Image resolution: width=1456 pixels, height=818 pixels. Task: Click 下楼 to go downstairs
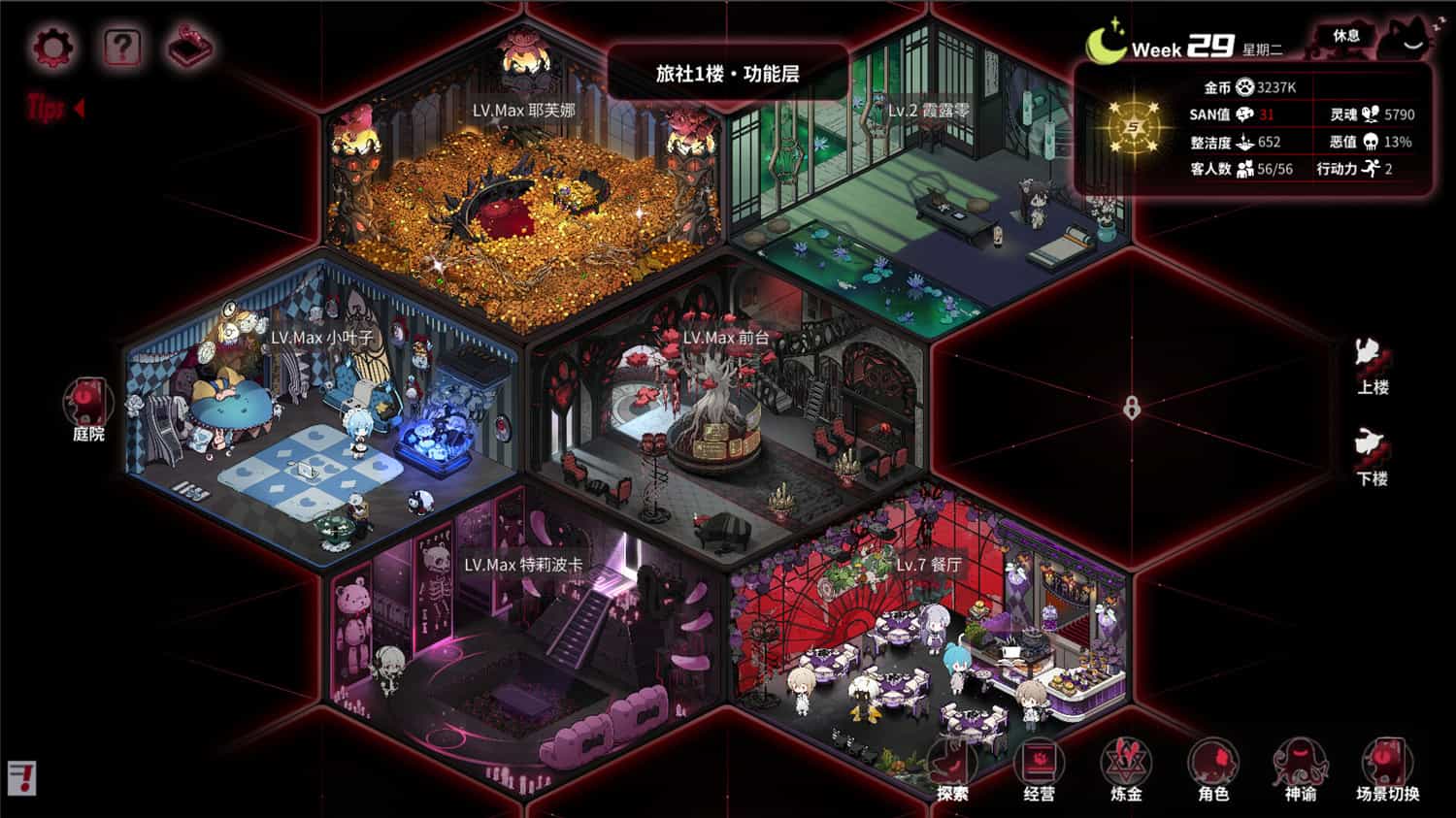1374,458
